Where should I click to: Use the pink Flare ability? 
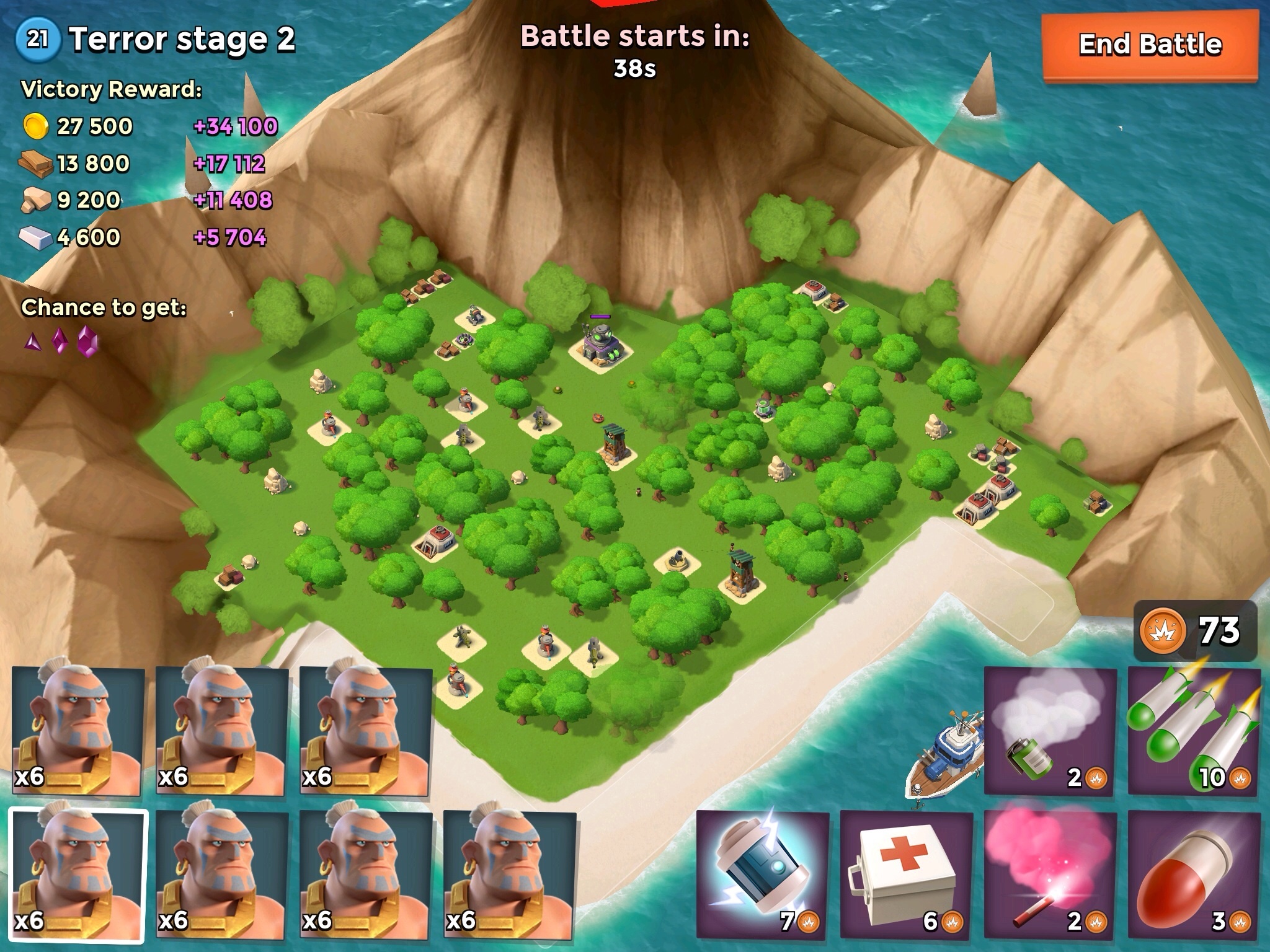point(1050,875)
